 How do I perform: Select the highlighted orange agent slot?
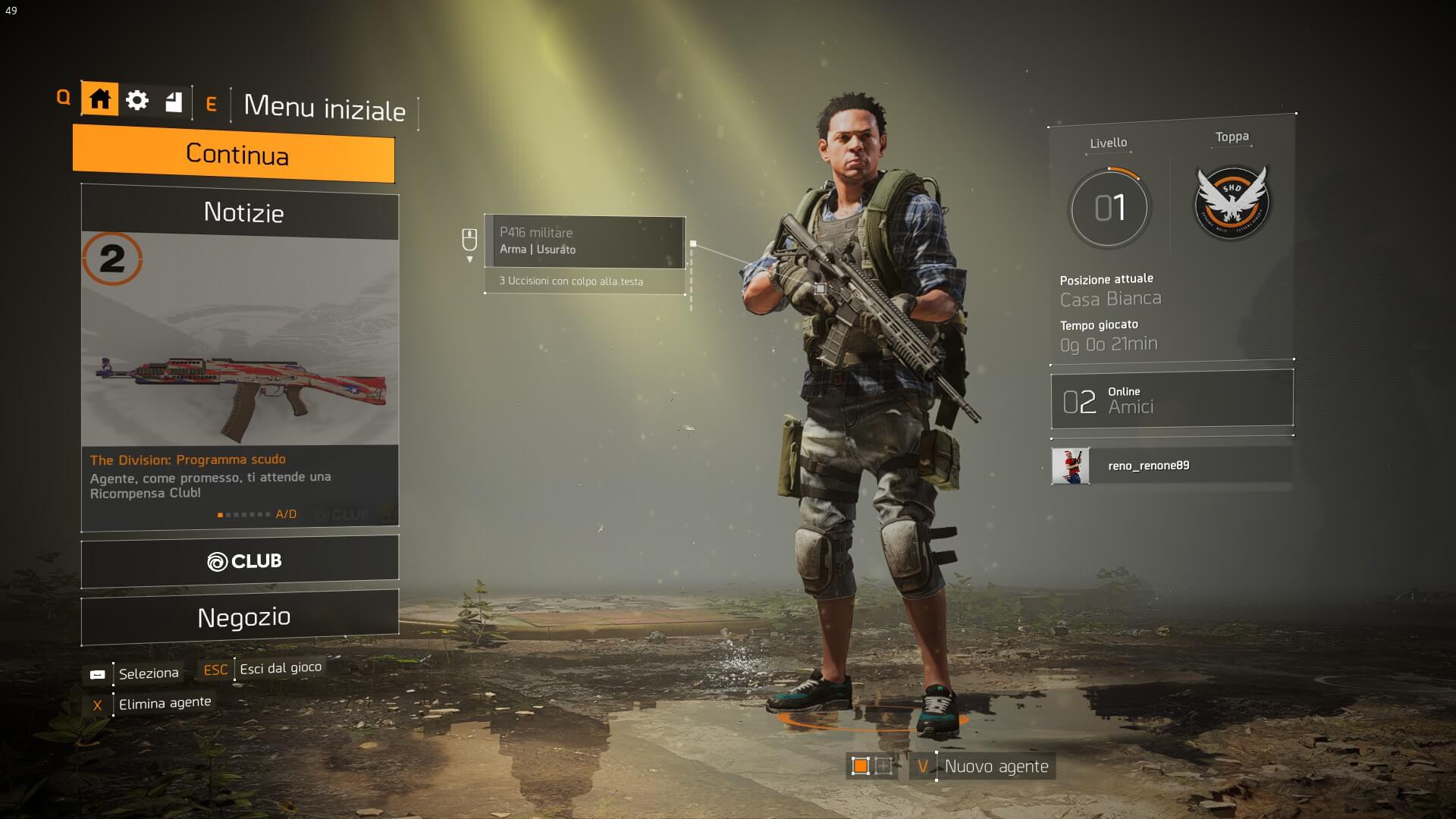860,766
